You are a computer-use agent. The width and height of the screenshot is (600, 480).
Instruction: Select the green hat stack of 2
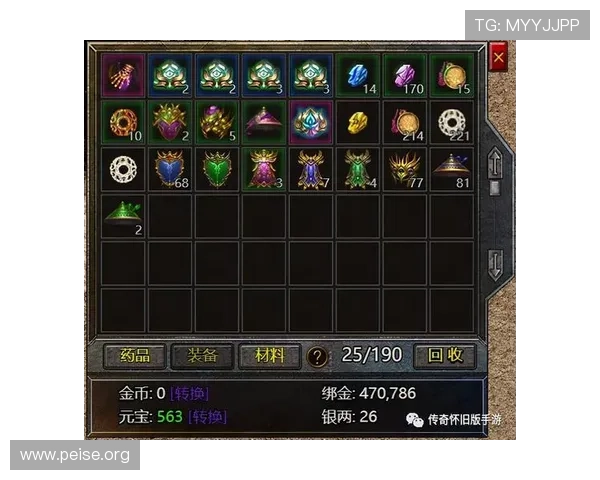(124, 215)
